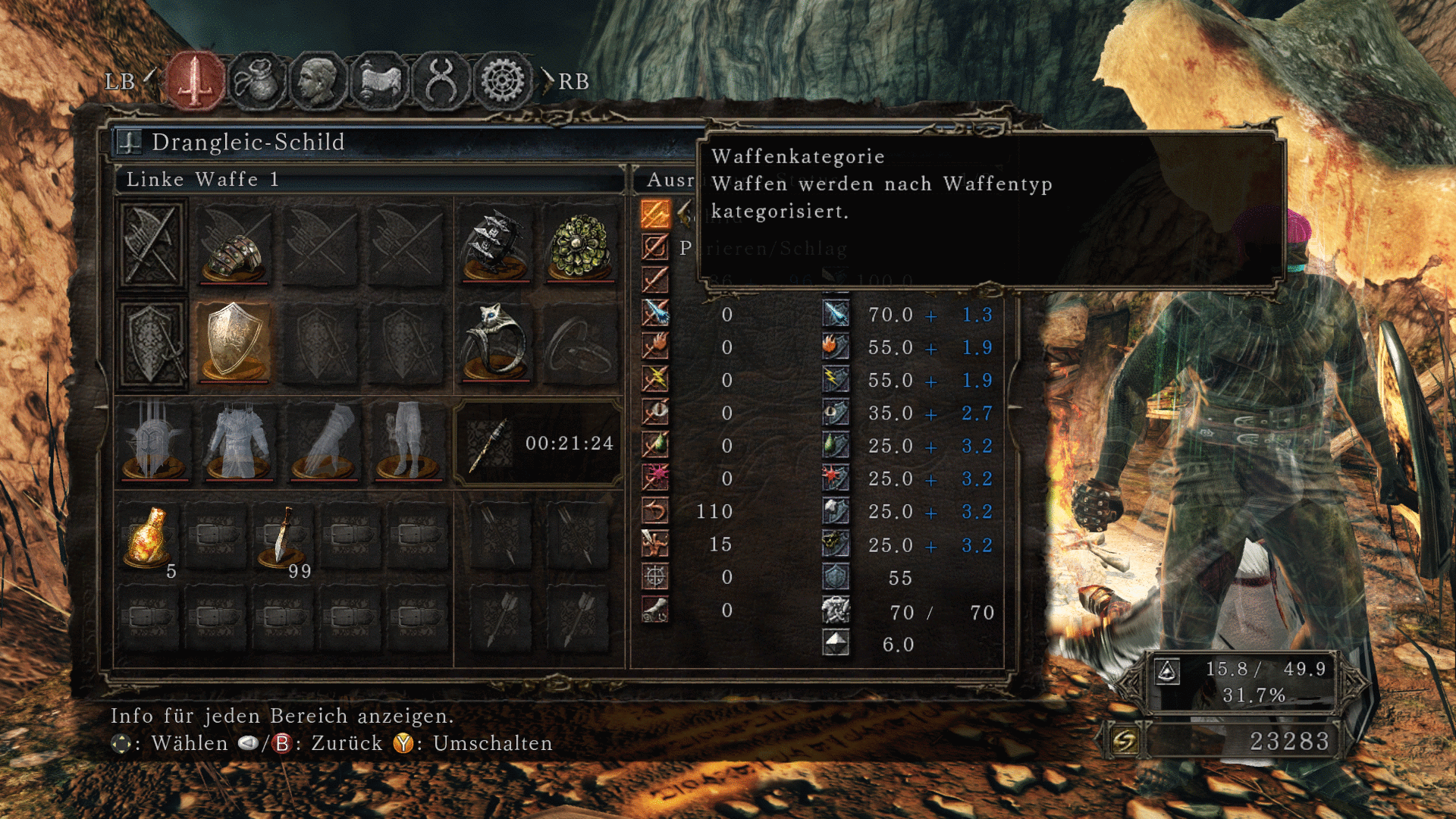The image size is (1456, 819).
Task: Open the inventory pouch tab
Action: [257, 80]
